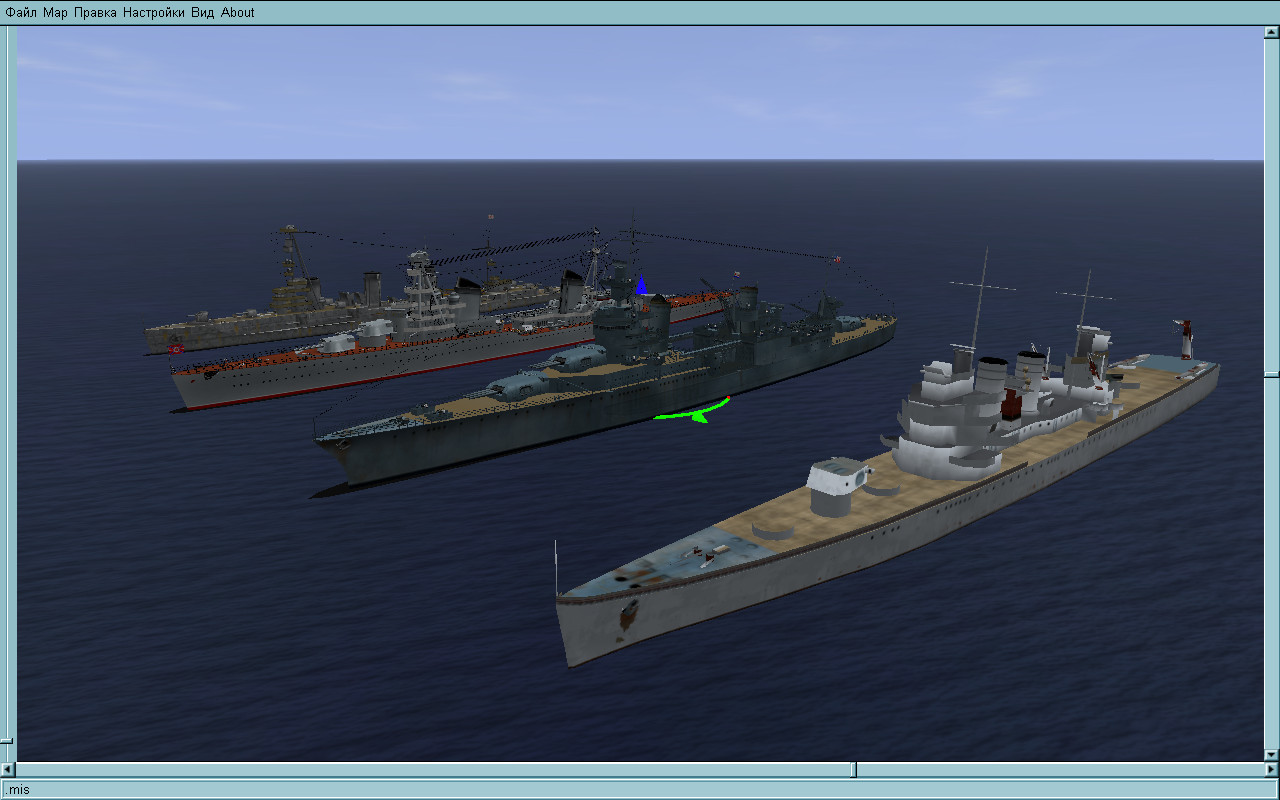Open the Правка menu
This screenshot has height=800, width=1280.
click(95, 12)
